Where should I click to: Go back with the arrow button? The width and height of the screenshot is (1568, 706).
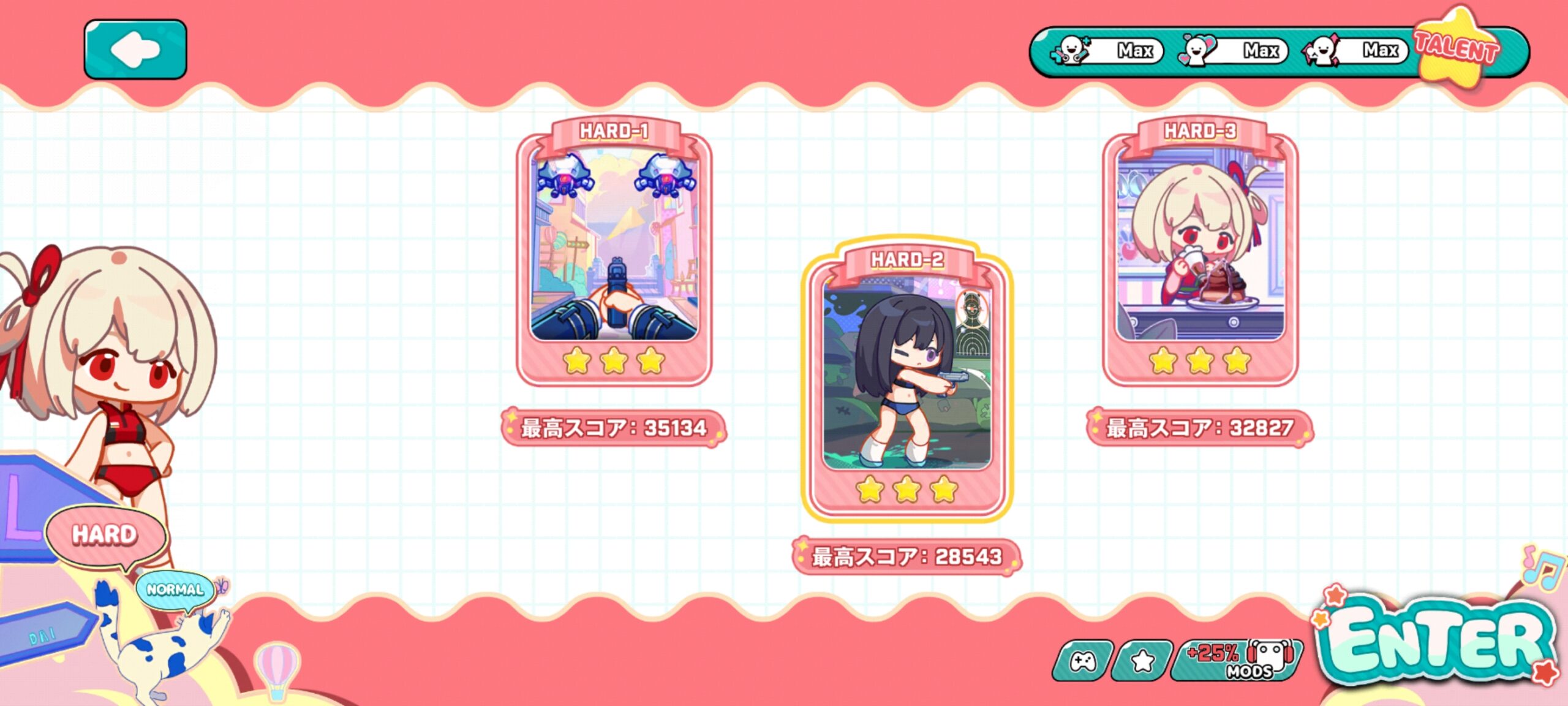[135, 49]
